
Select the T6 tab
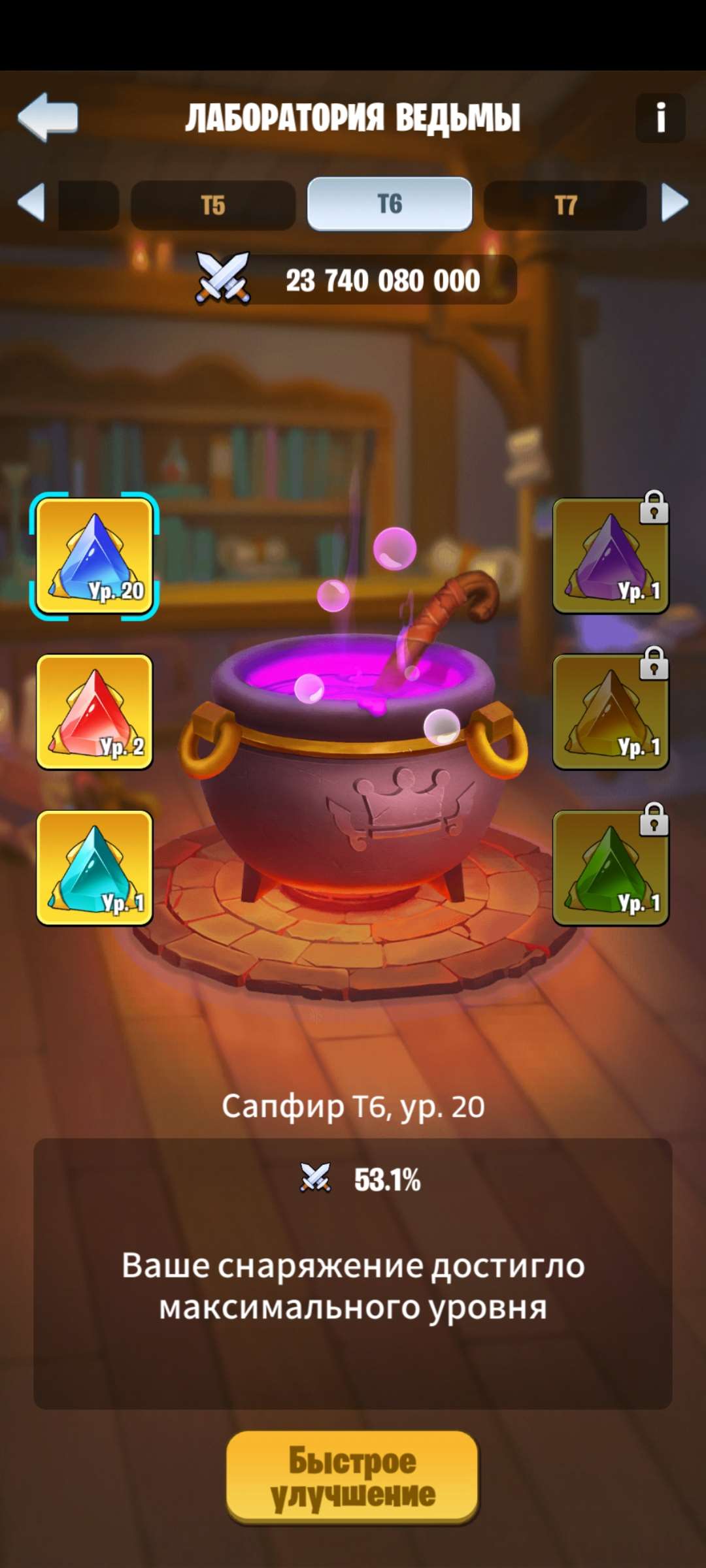390,204
